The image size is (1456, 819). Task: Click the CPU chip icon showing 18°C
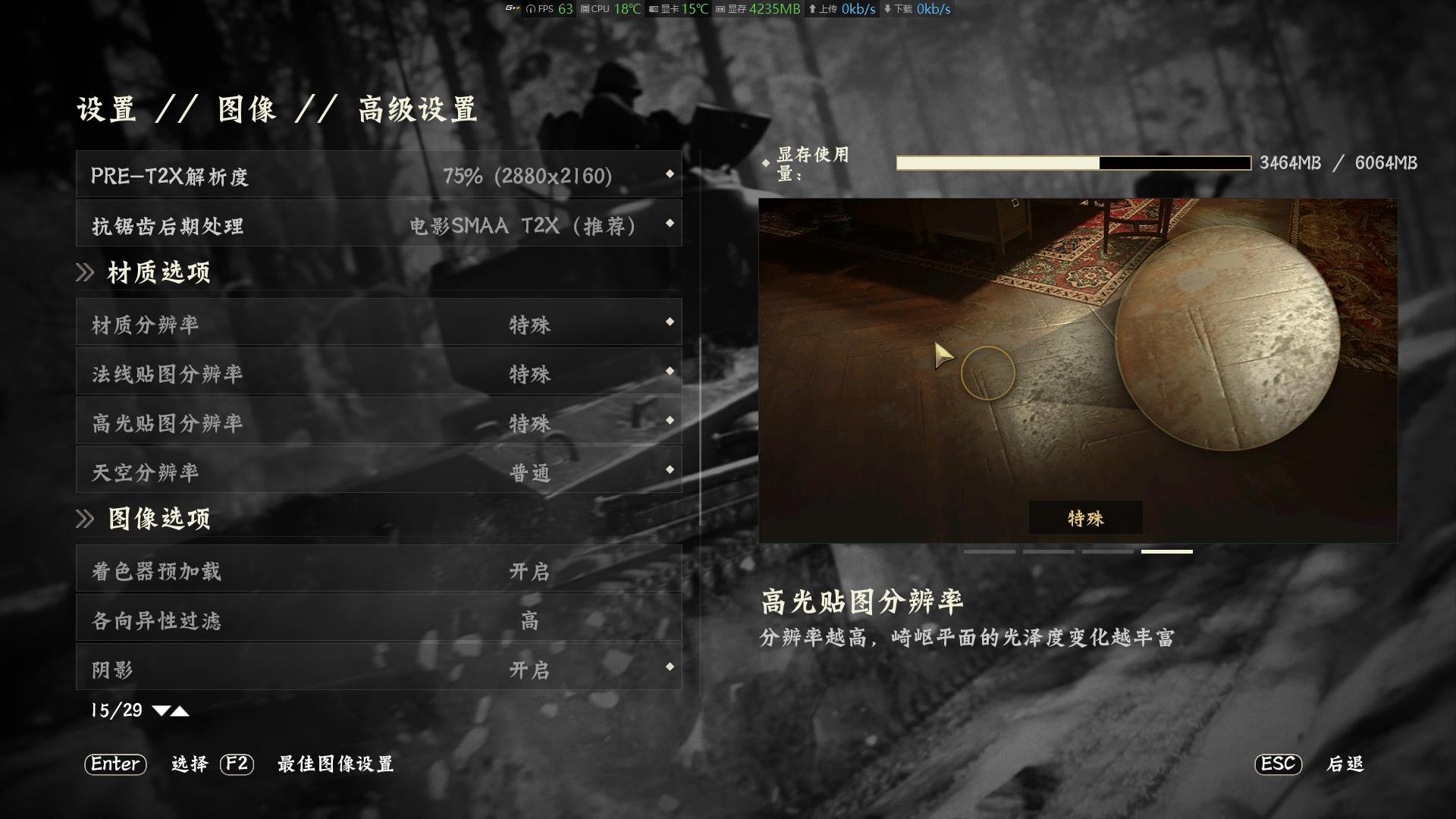(x=582, y=10)
